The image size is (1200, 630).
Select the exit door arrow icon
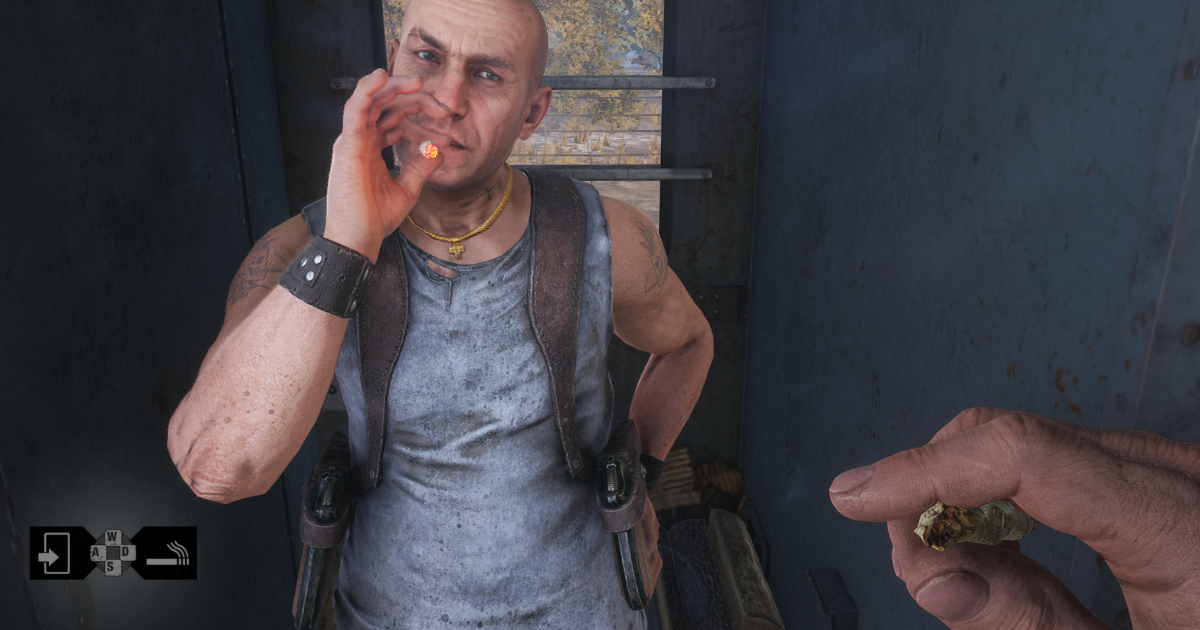tap(54, 553)
